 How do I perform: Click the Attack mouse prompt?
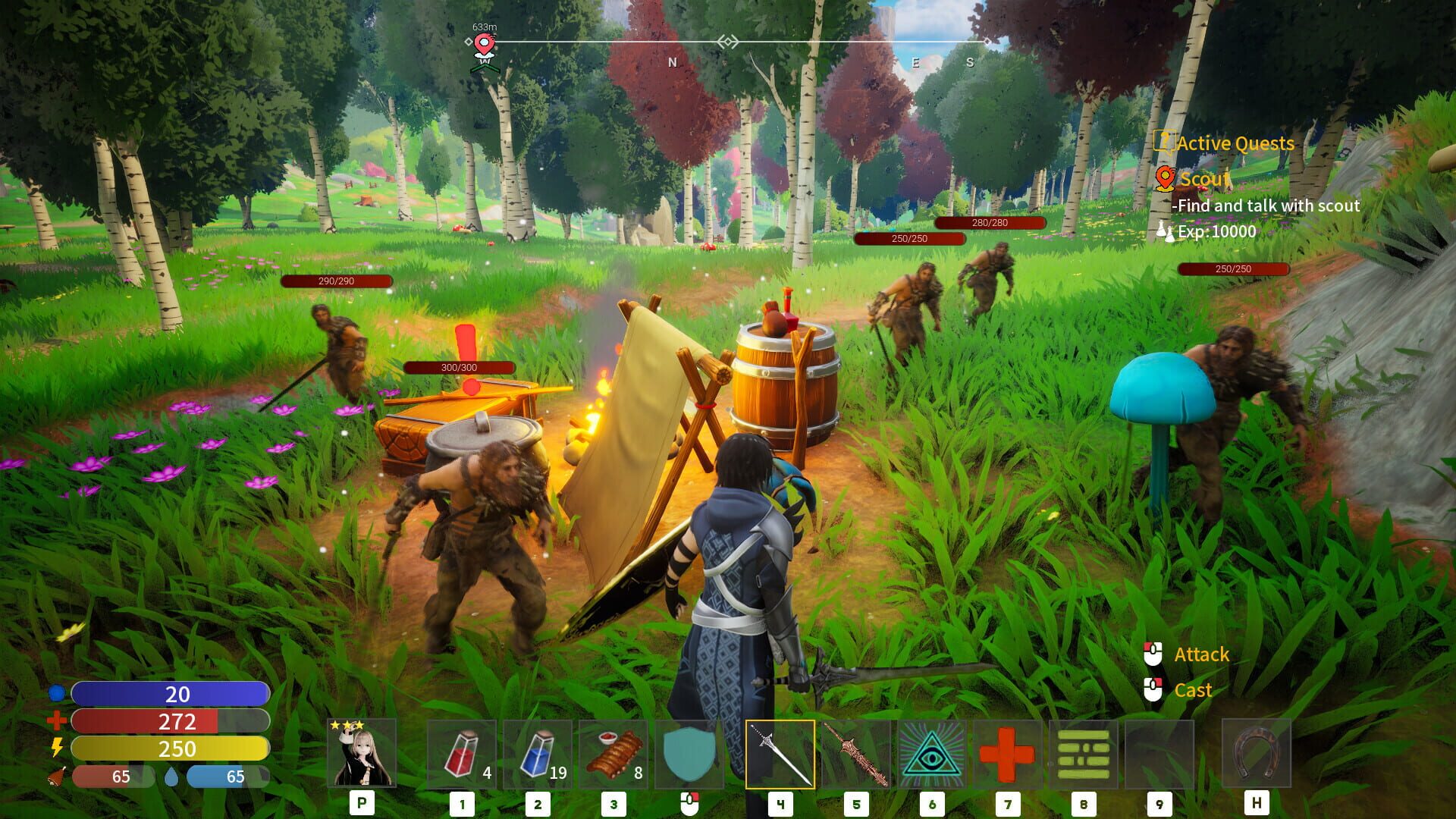click(1202, 654)
